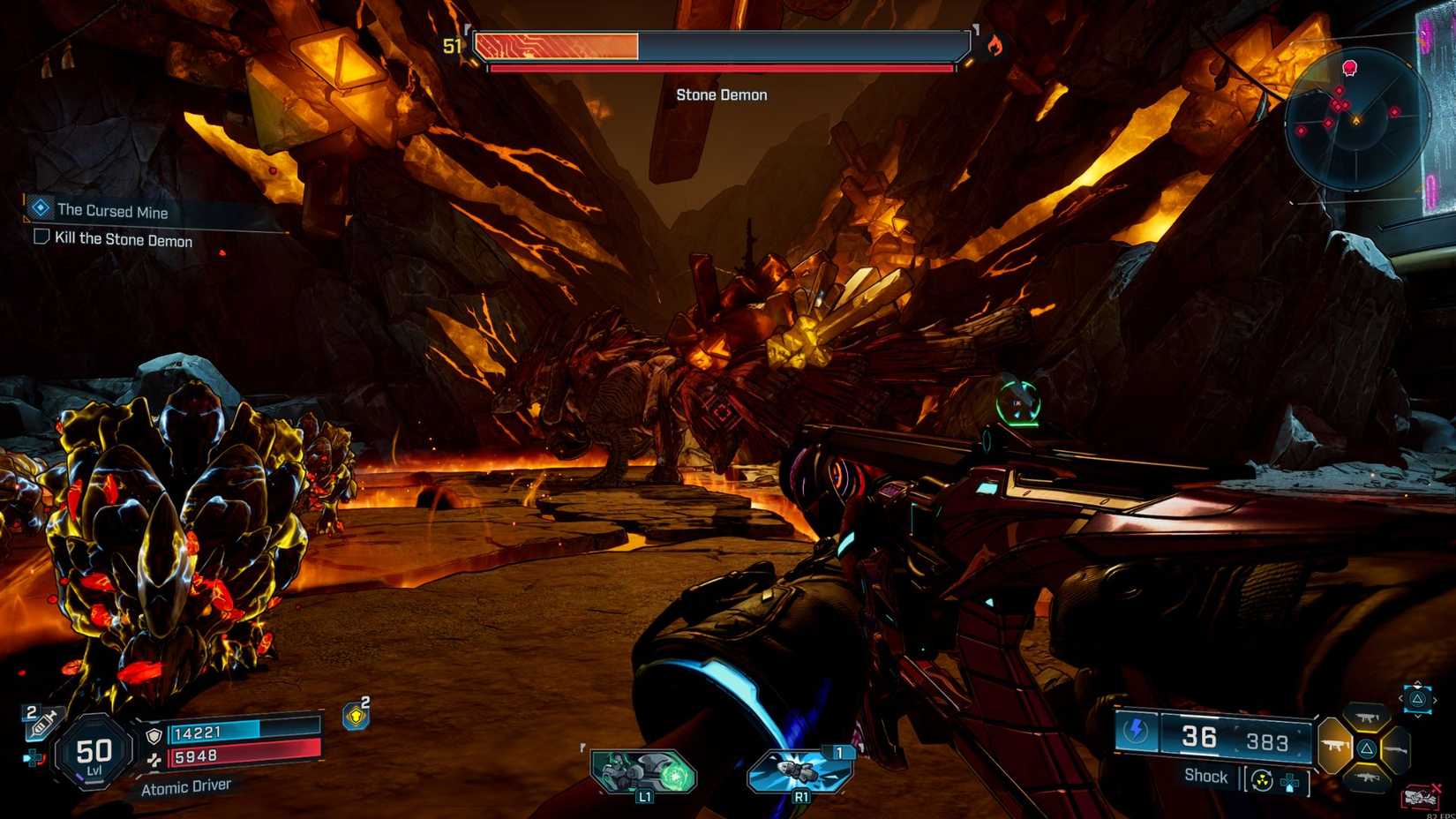Image resolution: width=1456 pixels, height=819 pixels.
Task: Toggle the crossed-out weapon pickup indicator
Action: click(x=1421, y=795)
